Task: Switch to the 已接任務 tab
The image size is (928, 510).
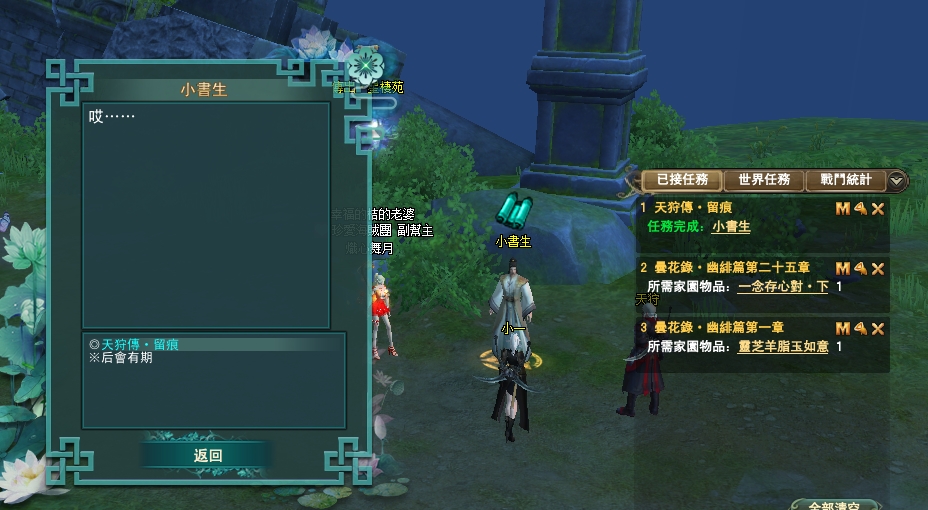Action: (x=682, y=180)
